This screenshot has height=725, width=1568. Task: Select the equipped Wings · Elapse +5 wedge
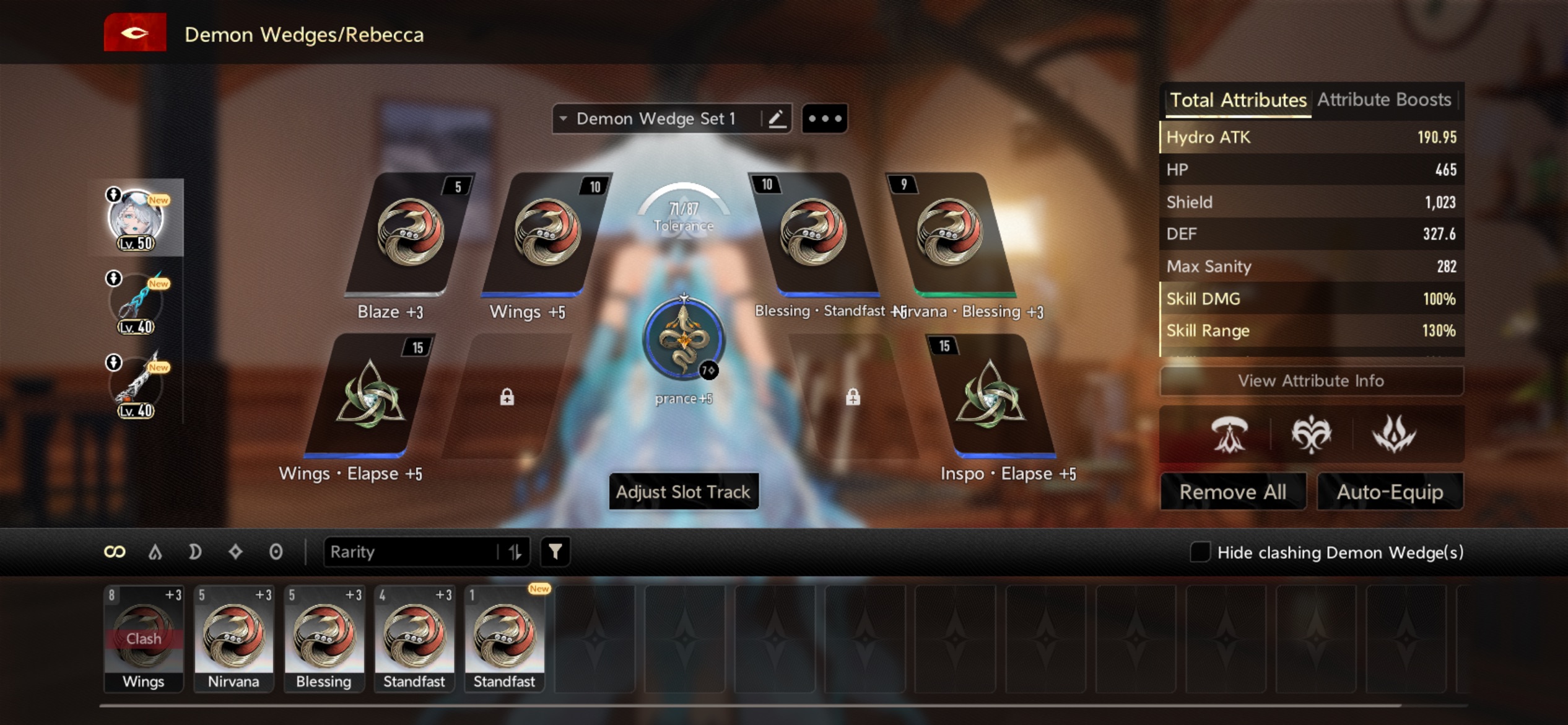[x=370, y=395]
